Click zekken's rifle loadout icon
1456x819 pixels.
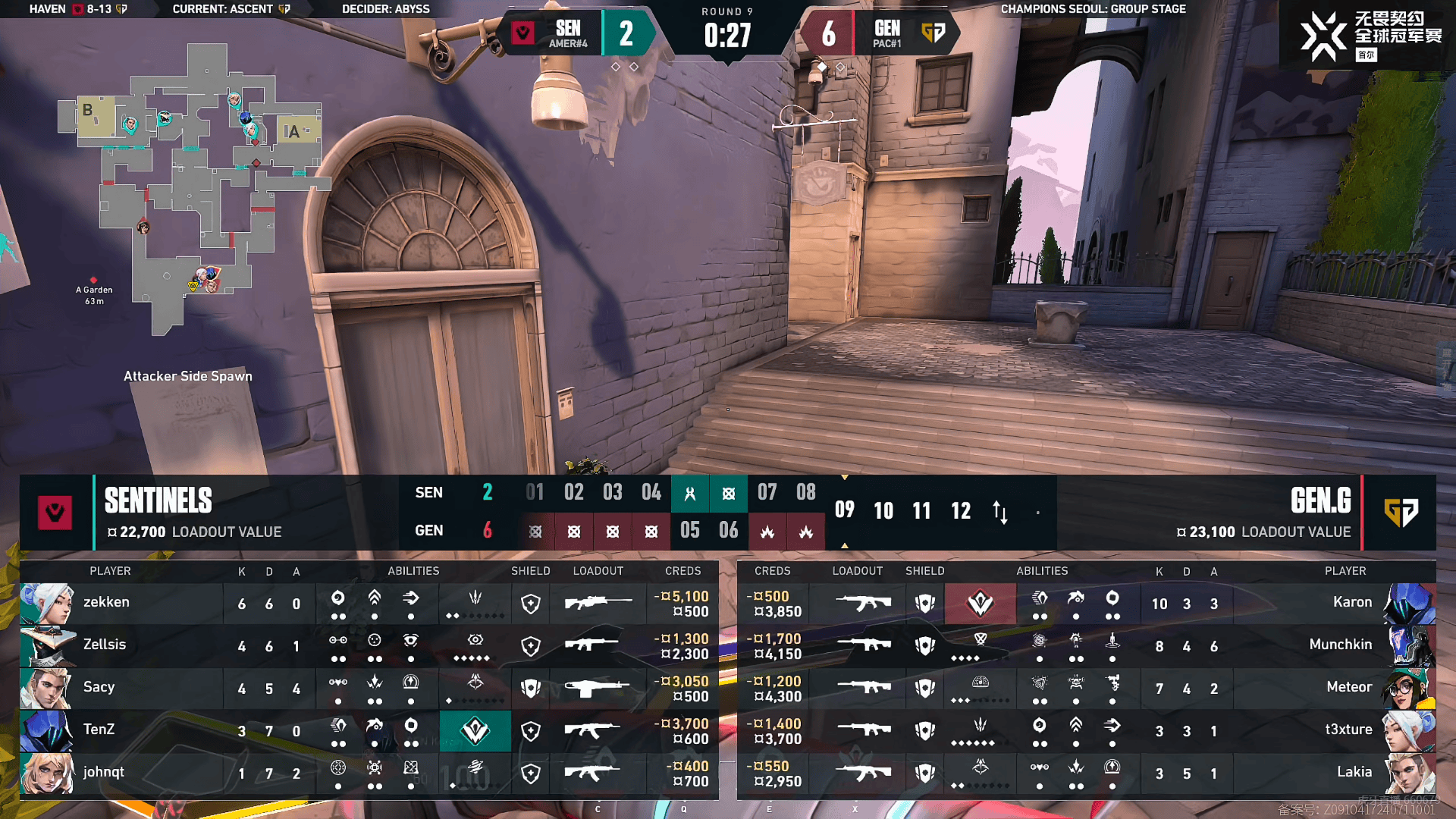pyautogui.click(x=598, y=603)
